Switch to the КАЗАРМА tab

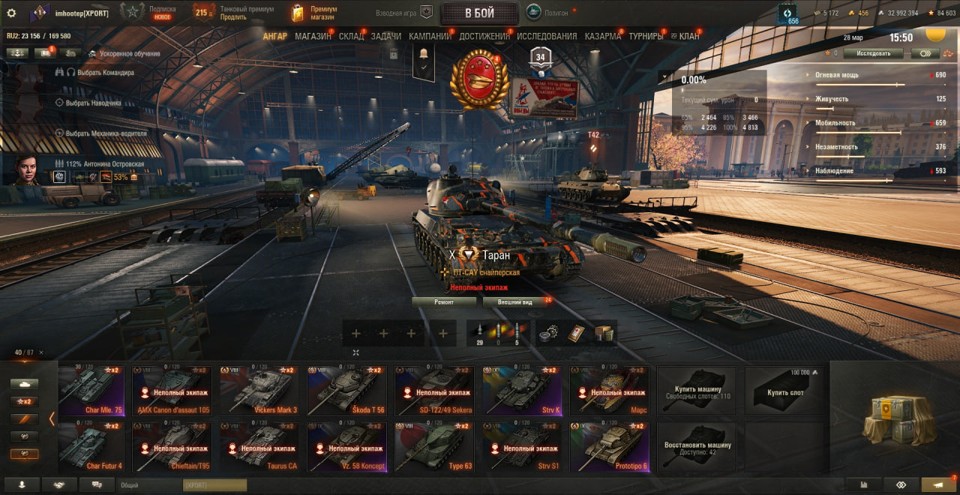(x=603, y=37)
